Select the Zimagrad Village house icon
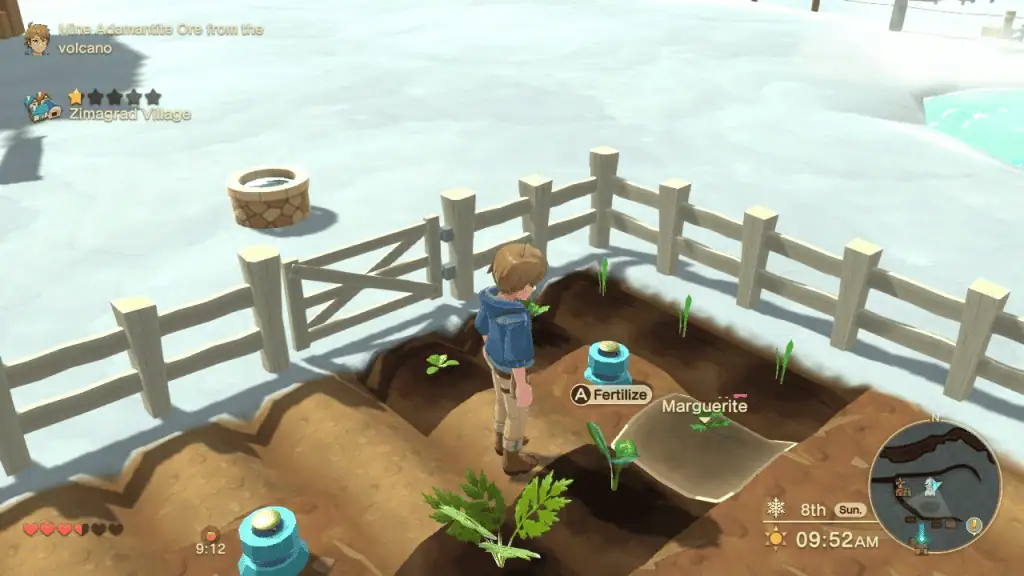 43,106
